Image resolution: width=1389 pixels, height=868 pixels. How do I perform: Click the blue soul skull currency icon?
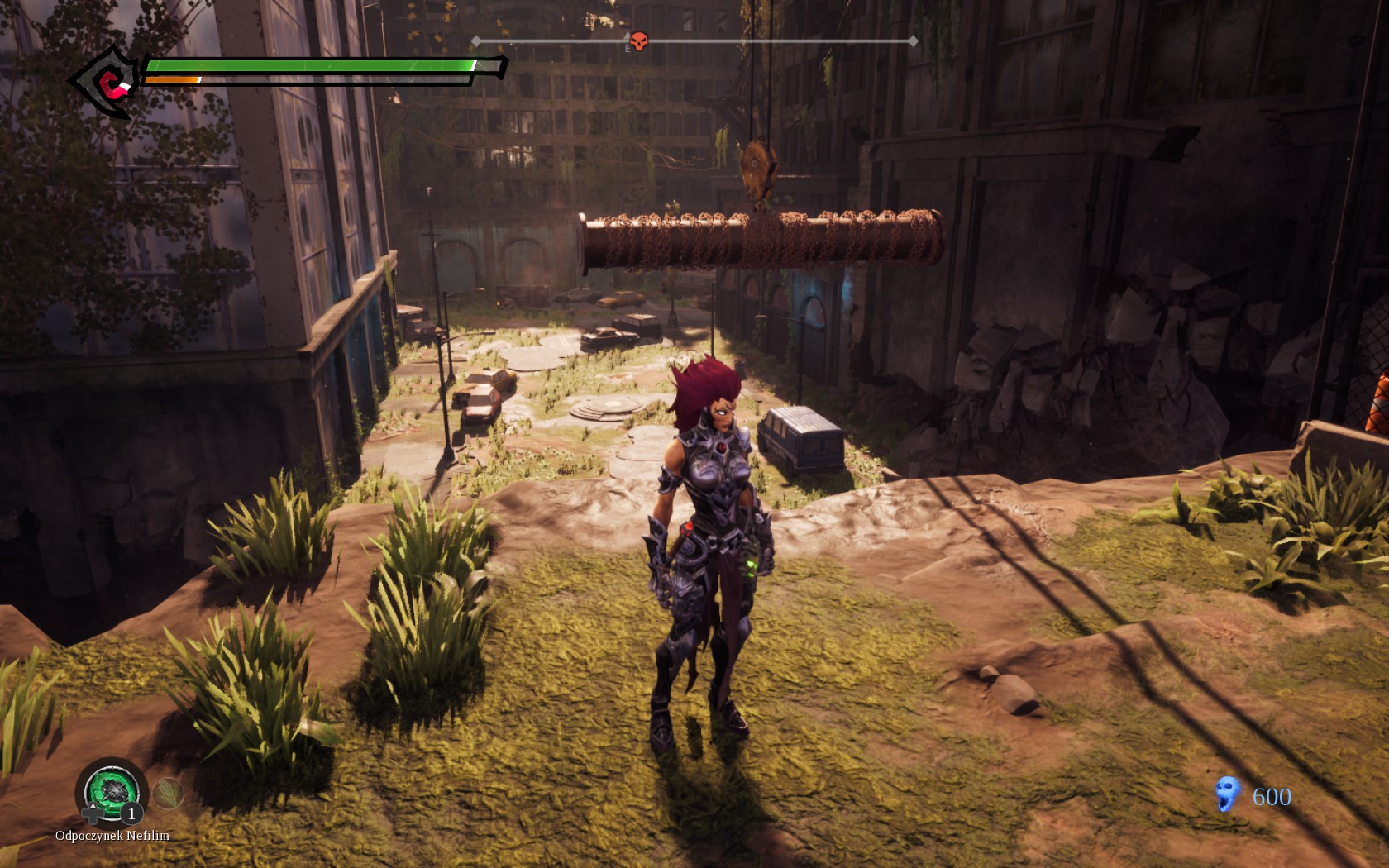pyautogui.click(x=1228, y=794)
